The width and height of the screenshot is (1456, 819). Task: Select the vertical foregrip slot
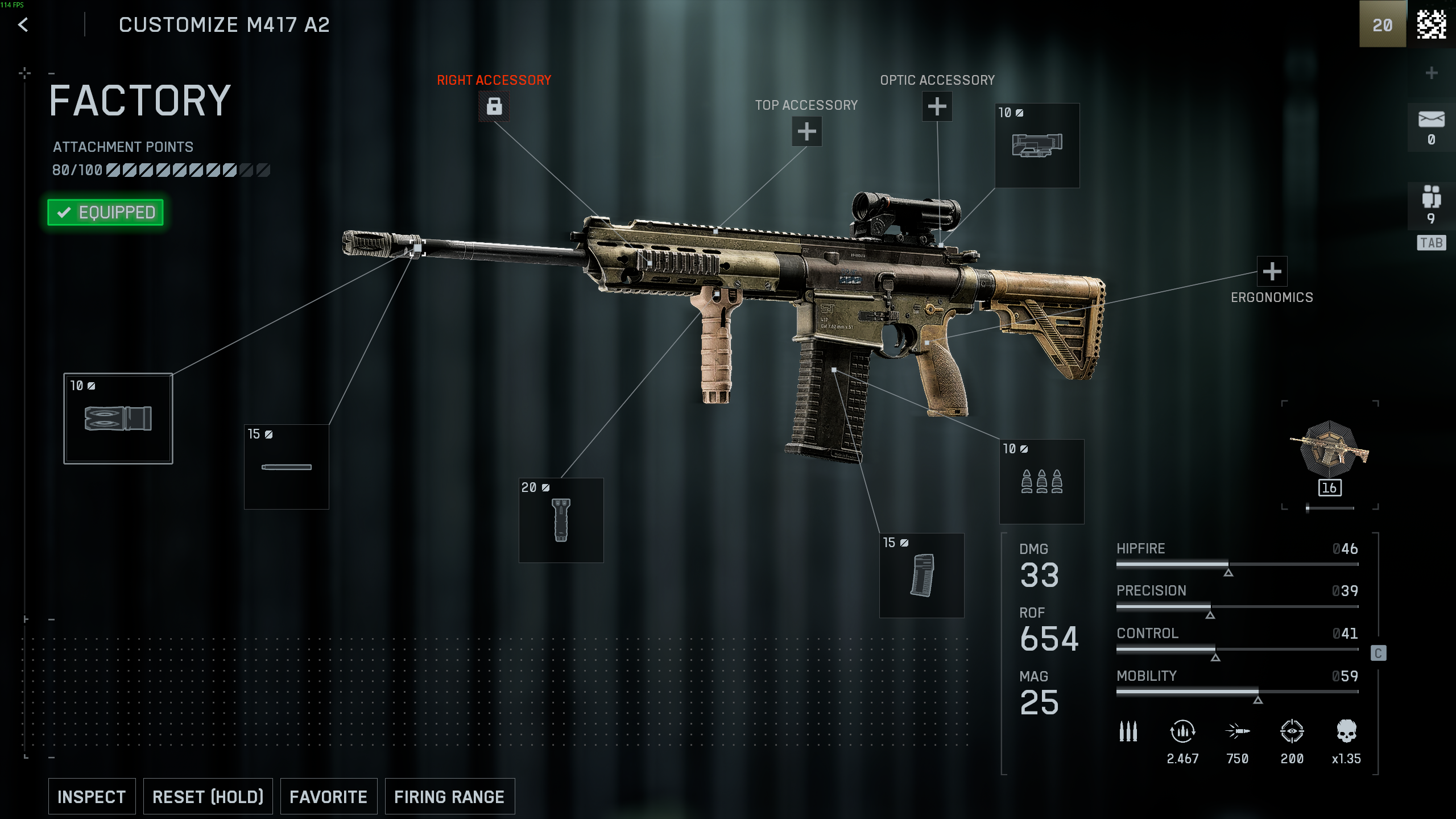tap(561, 520)
